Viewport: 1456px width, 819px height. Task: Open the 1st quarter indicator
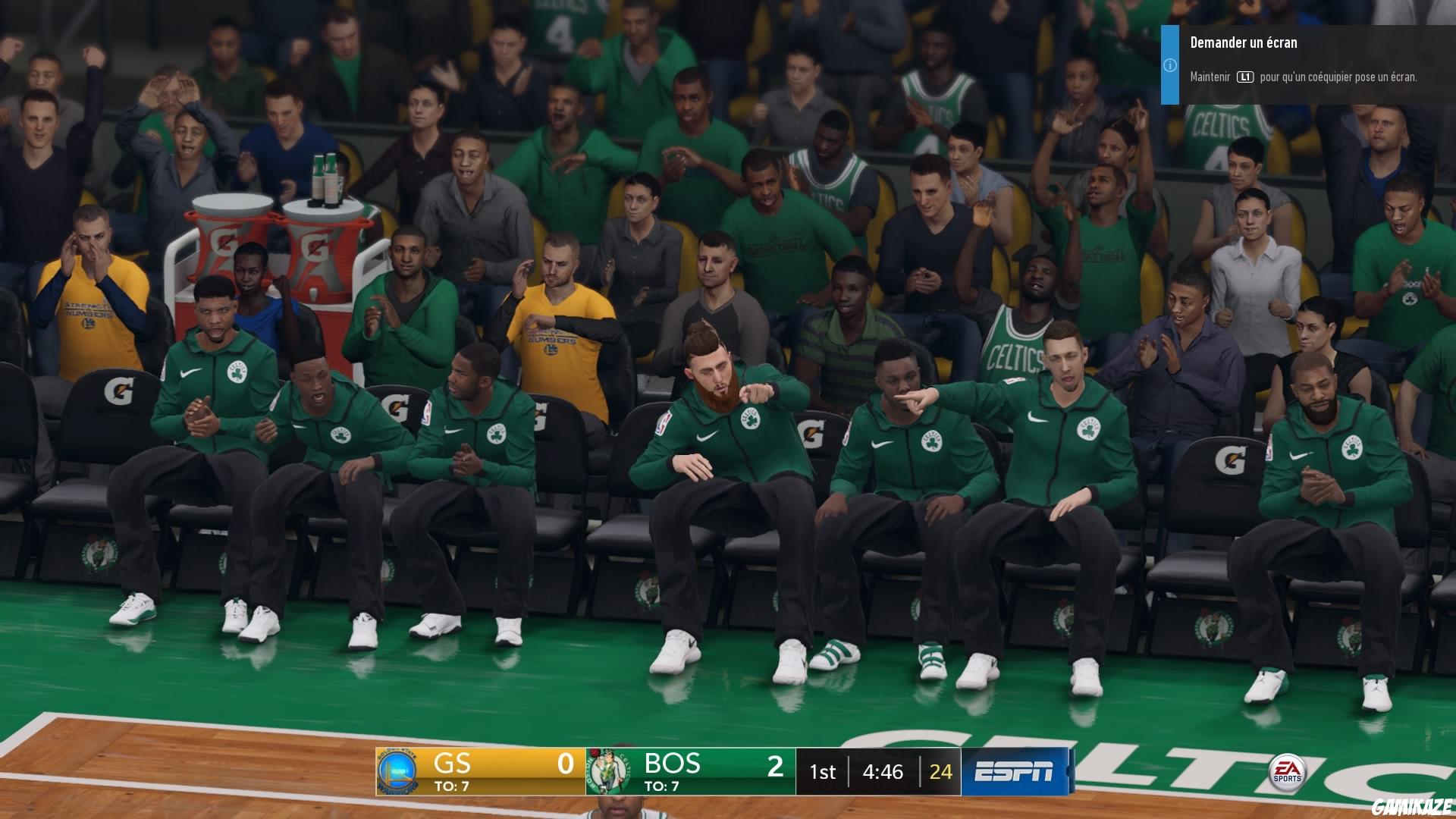(x=823, y=772)
